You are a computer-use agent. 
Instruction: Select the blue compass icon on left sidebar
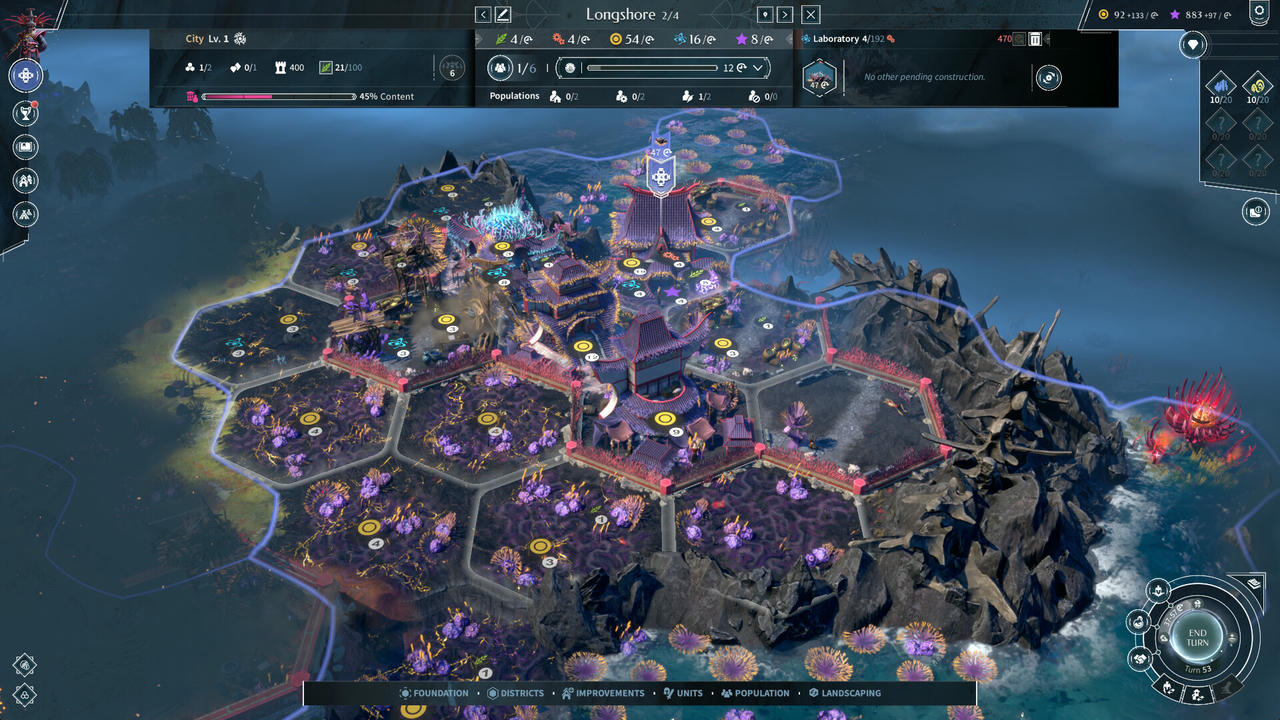point(25,76)
